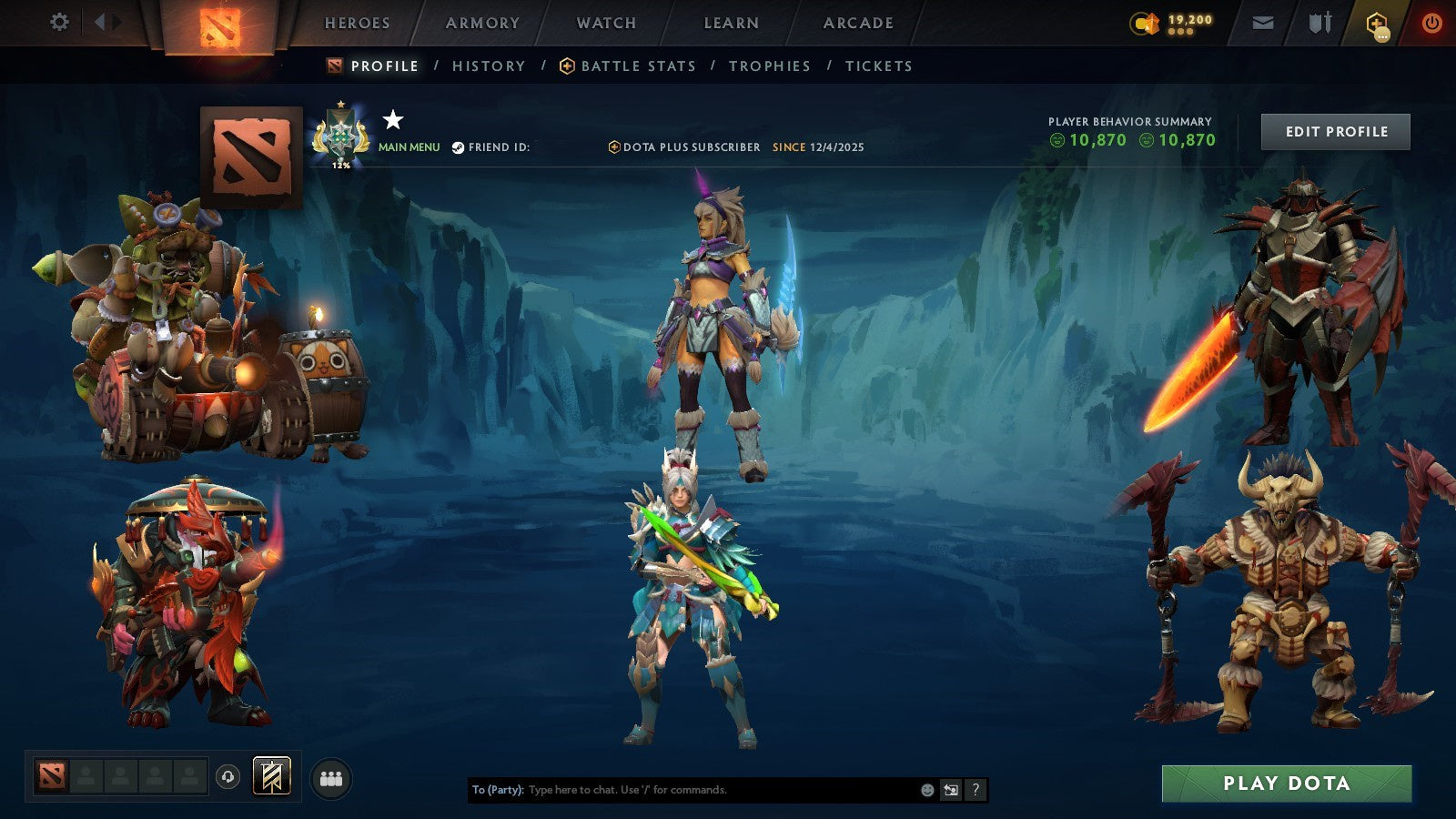This screenshot has width=1456, height=819.
Task: Click the power button to exit
Action: (x=1431, y=23)
